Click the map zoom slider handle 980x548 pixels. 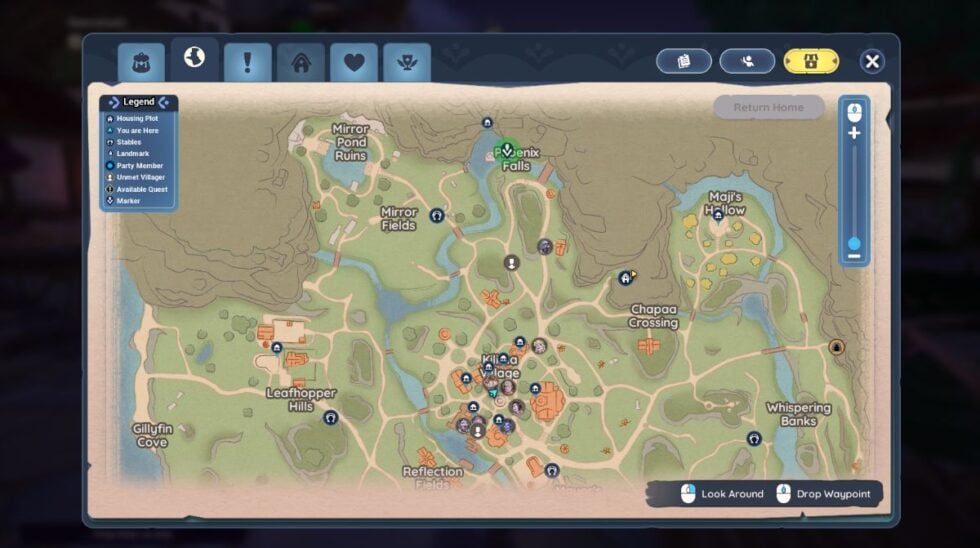point(854,243)
